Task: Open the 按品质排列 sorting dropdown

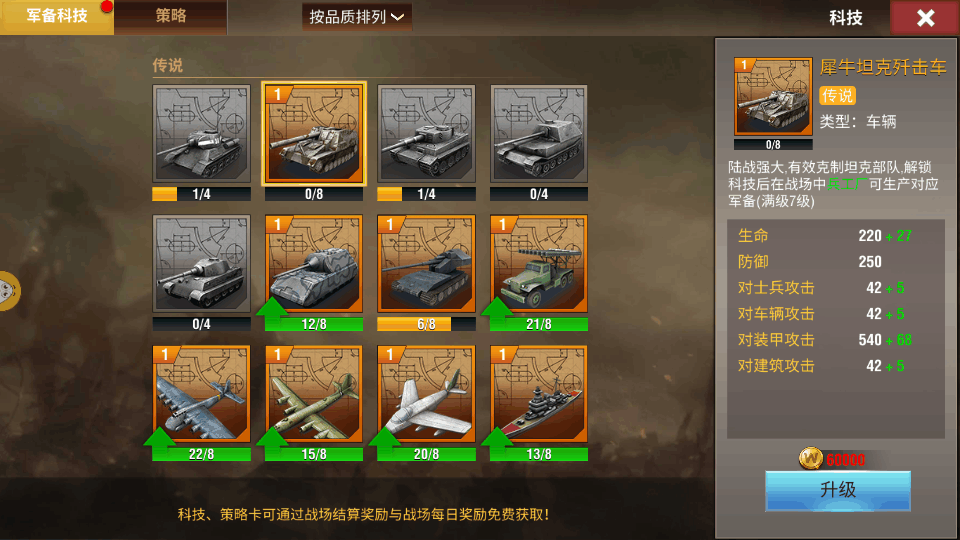Action: (x=357, y=17)
